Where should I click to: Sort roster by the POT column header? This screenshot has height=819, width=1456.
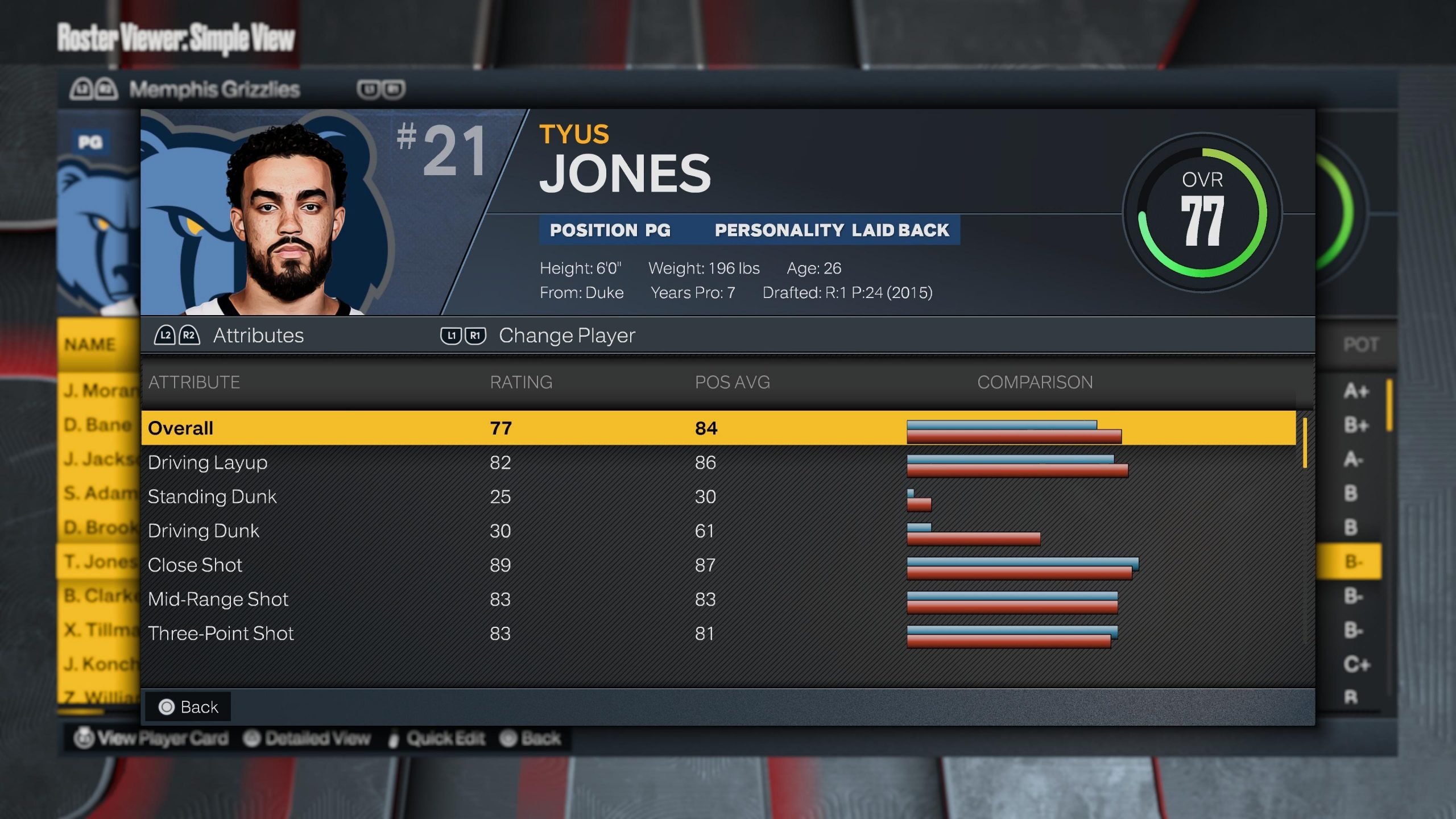coord(1360,345)
